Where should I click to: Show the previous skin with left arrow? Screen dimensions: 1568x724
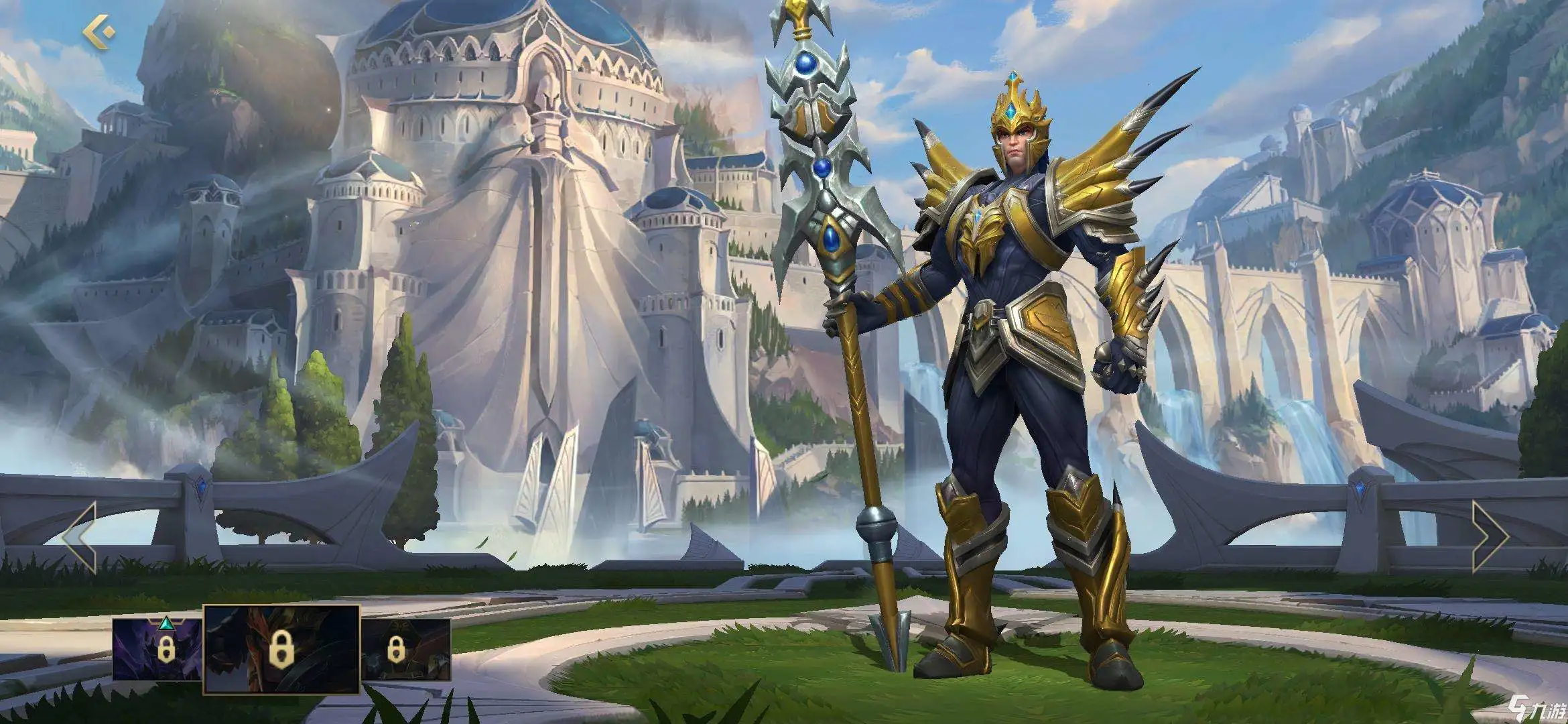(80, 536)
